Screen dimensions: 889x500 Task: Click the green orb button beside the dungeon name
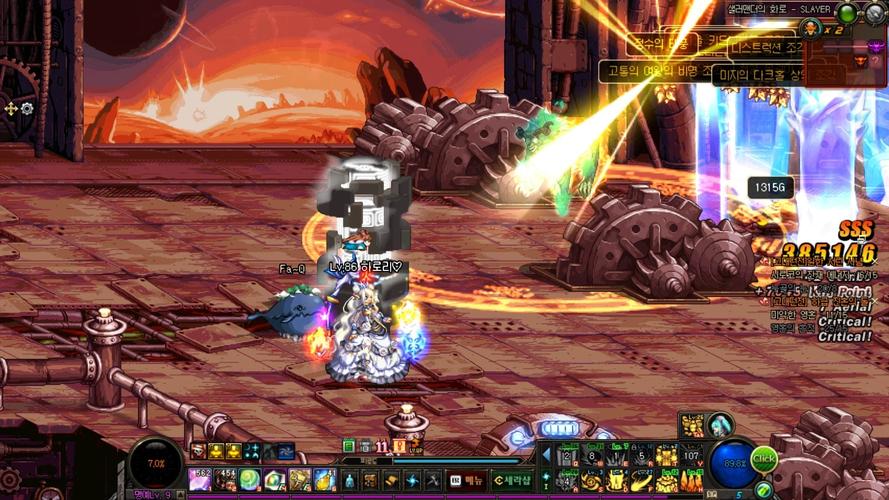tap(847, 14)
